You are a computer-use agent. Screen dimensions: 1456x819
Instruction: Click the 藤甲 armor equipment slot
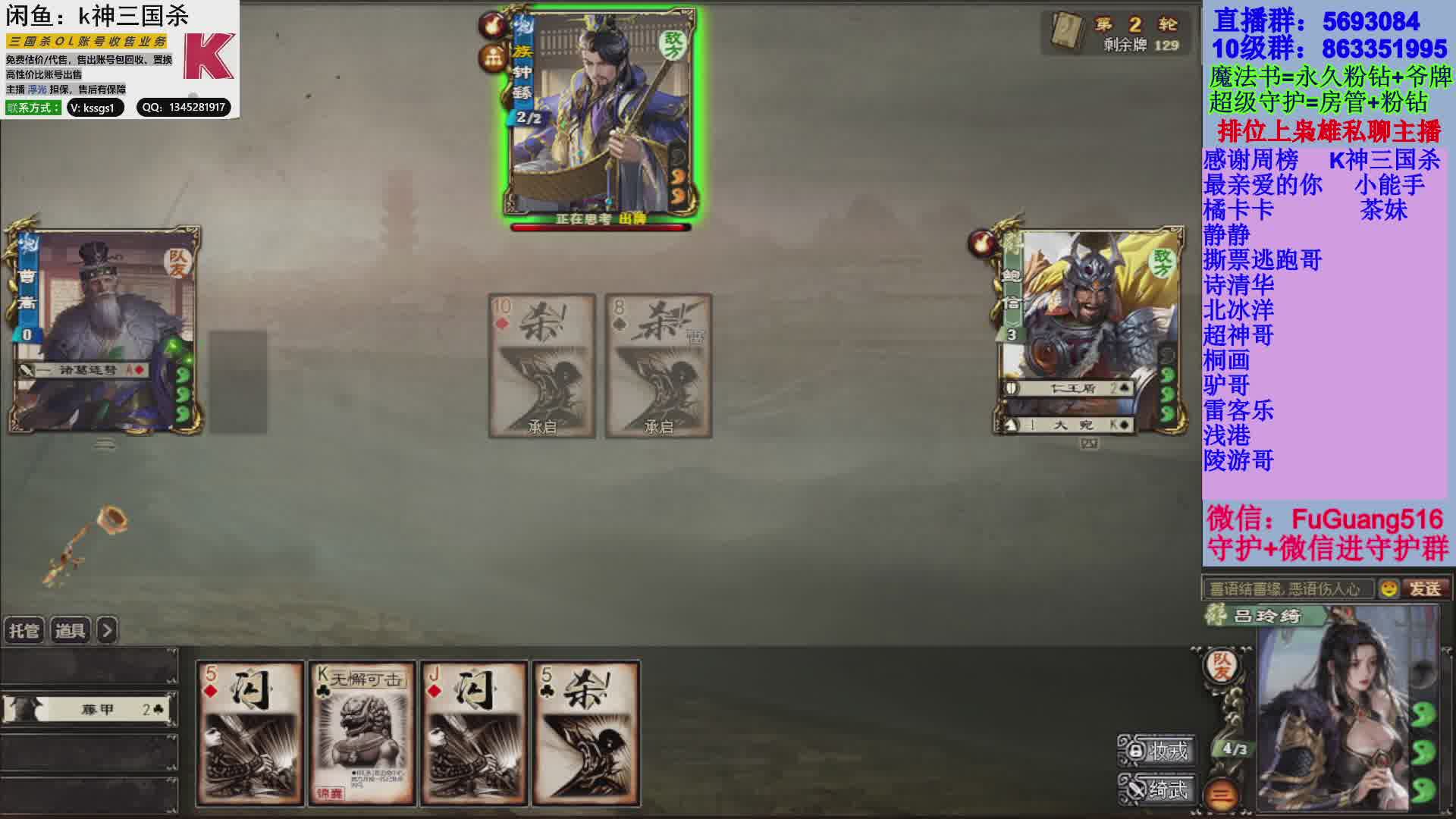tap(89, 710)
